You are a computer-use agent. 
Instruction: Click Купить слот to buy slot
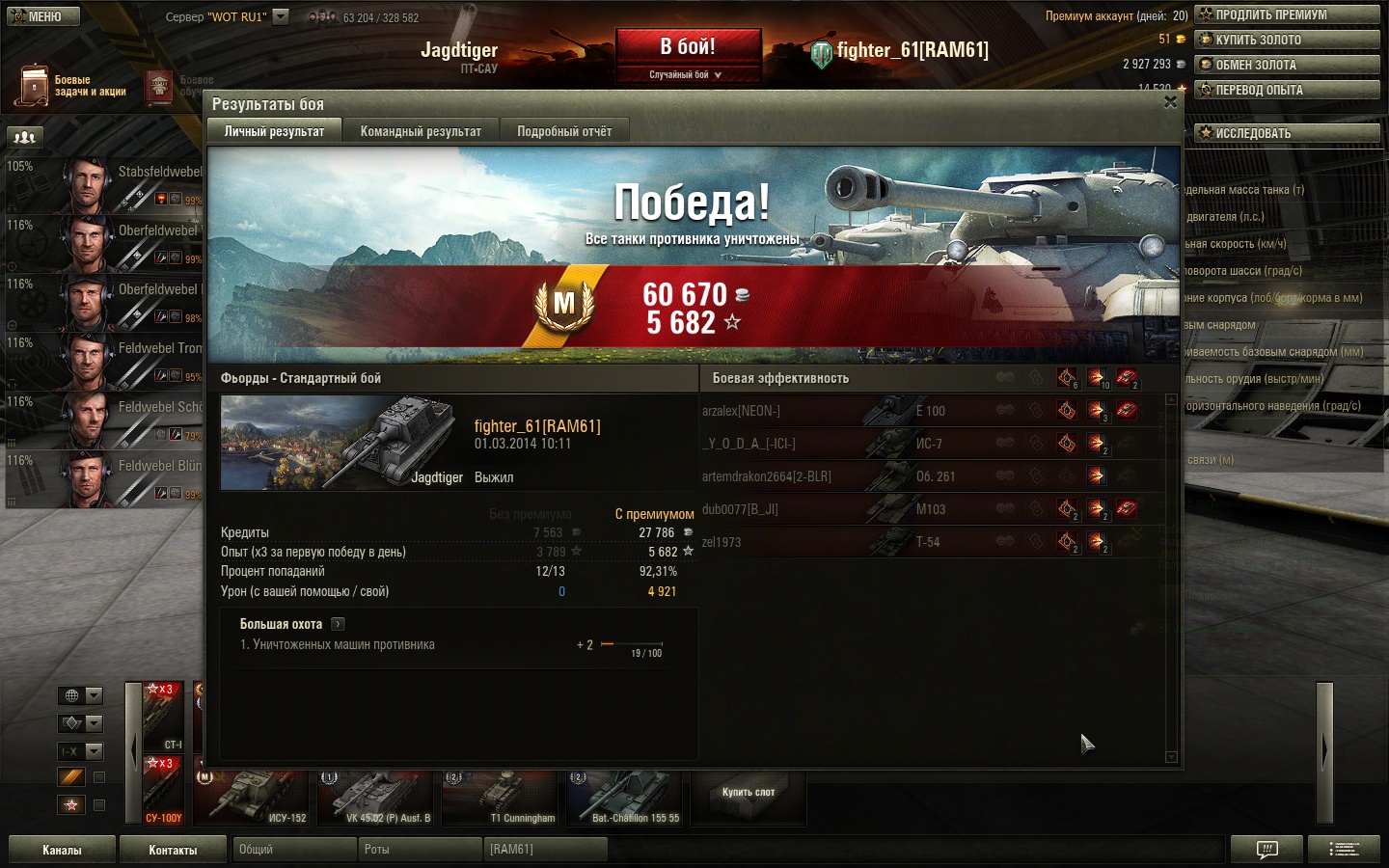tap(749, 793)
